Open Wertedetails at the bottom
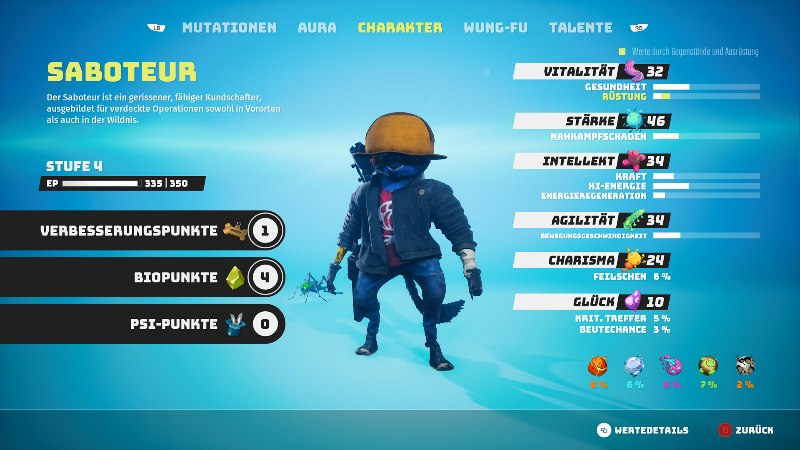The height and width of the screenshot is (450, 800). pos(643,430)
